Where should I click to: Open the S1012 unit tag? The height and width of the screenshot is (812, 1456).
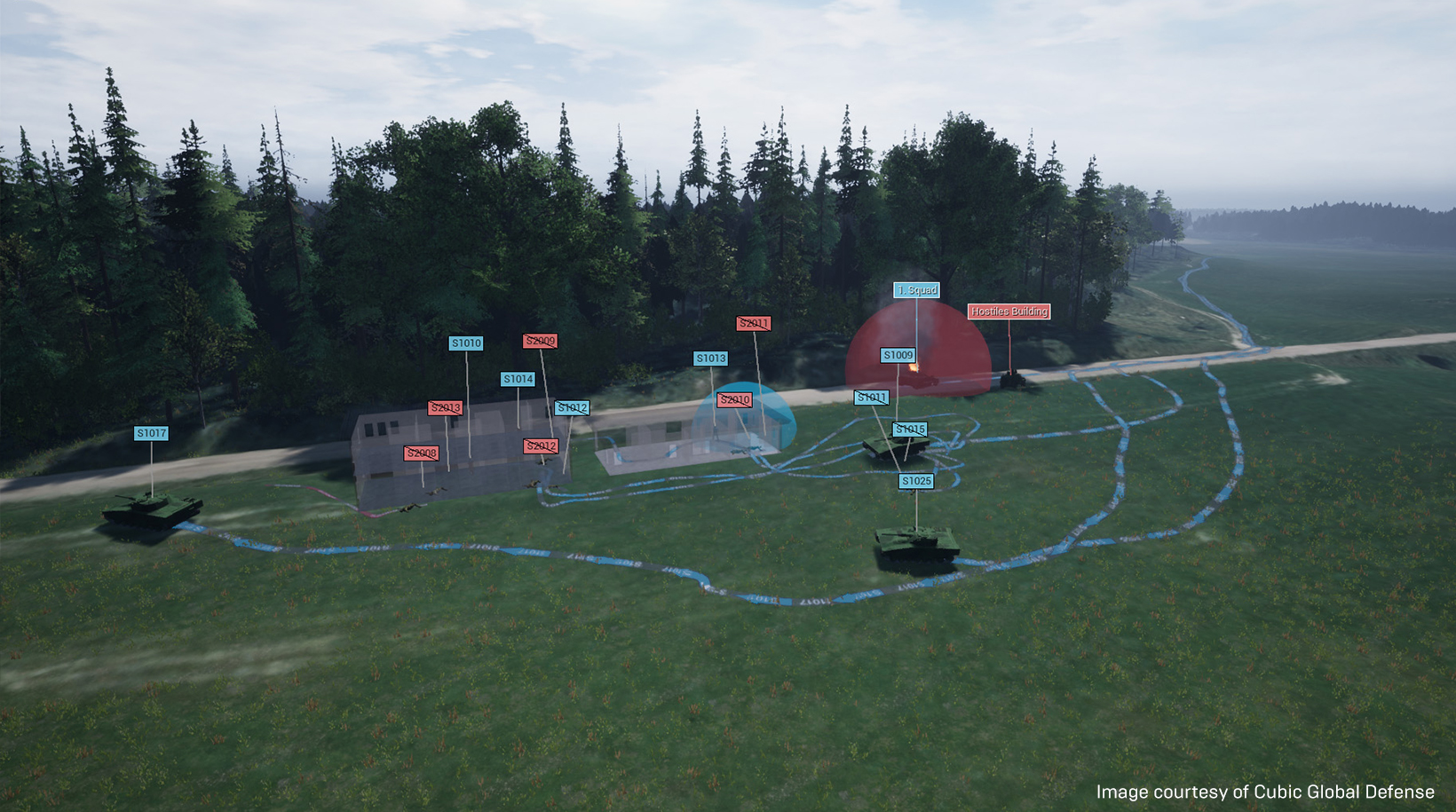click(573, 408)
